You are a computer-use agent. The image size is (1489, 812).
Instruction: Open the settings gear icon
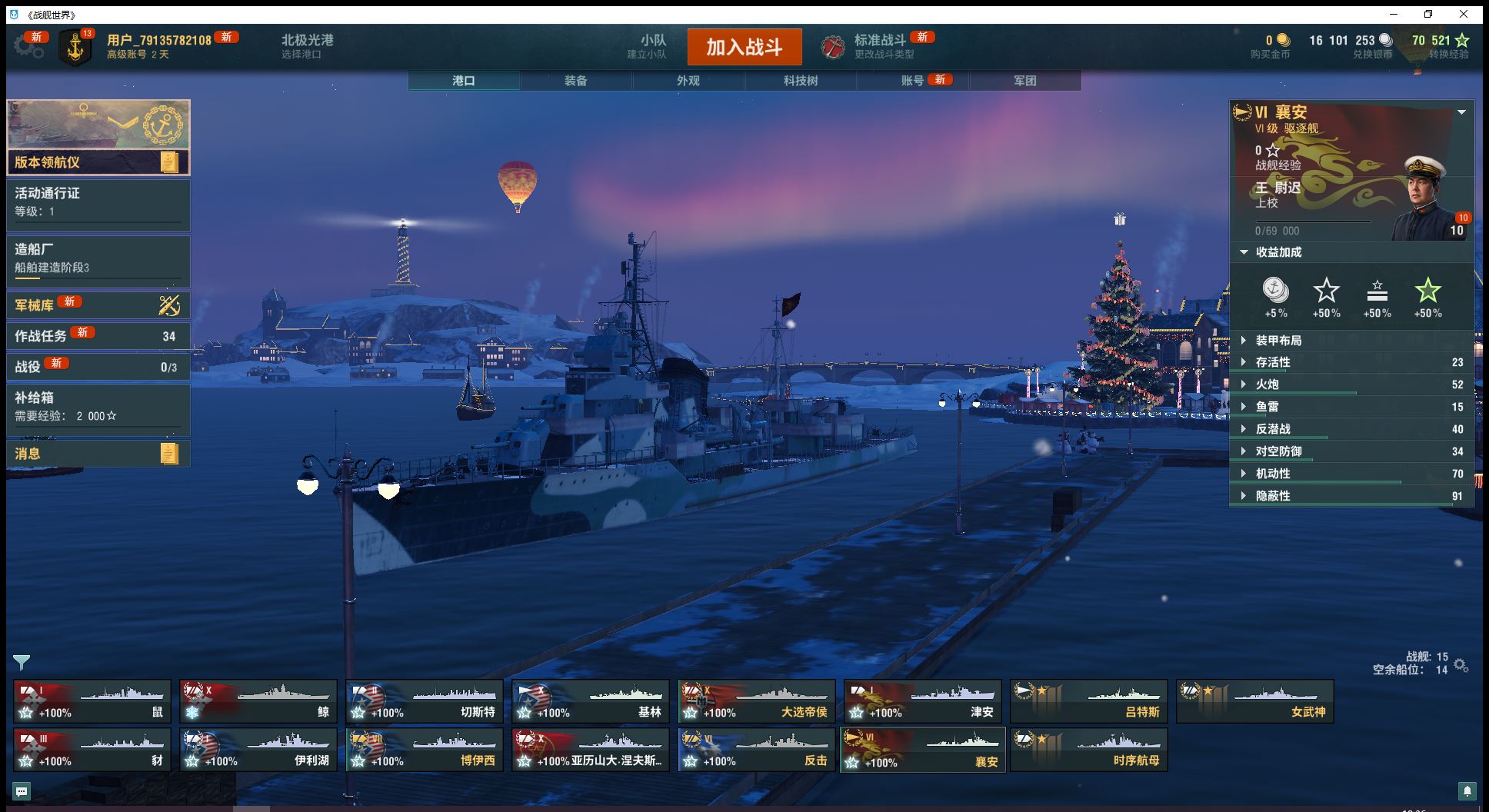pyautogui.click(x=27, y=47)
